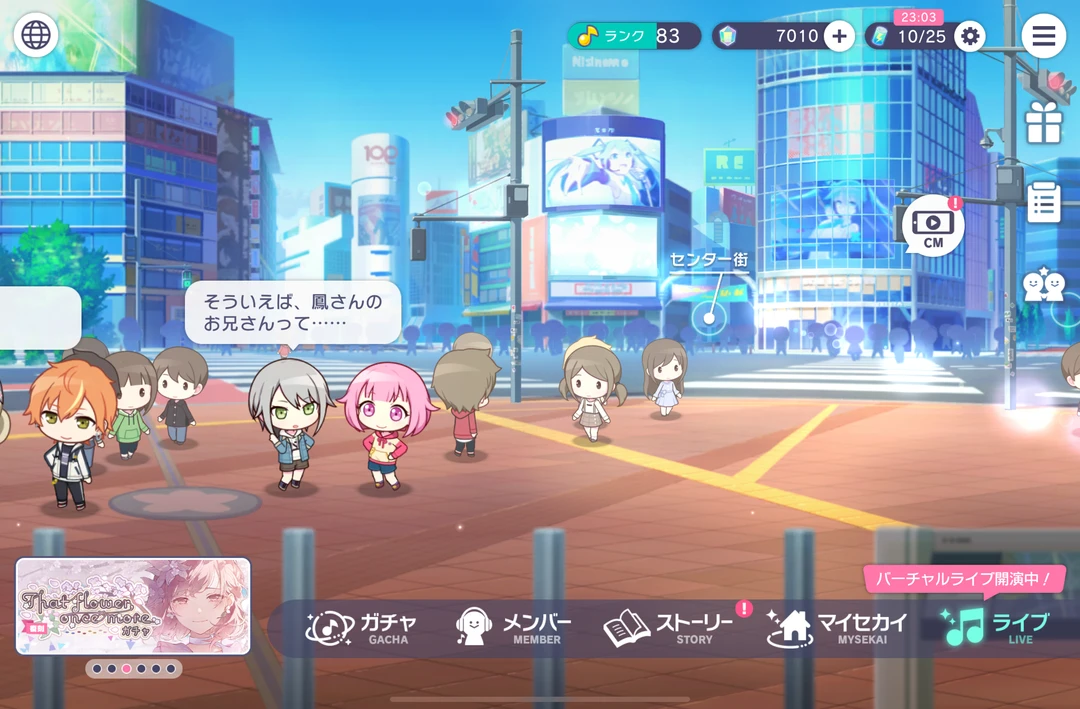Tap the speech bubble about 鳳さん
The image size is (1080, 709).
pos(292,312)
